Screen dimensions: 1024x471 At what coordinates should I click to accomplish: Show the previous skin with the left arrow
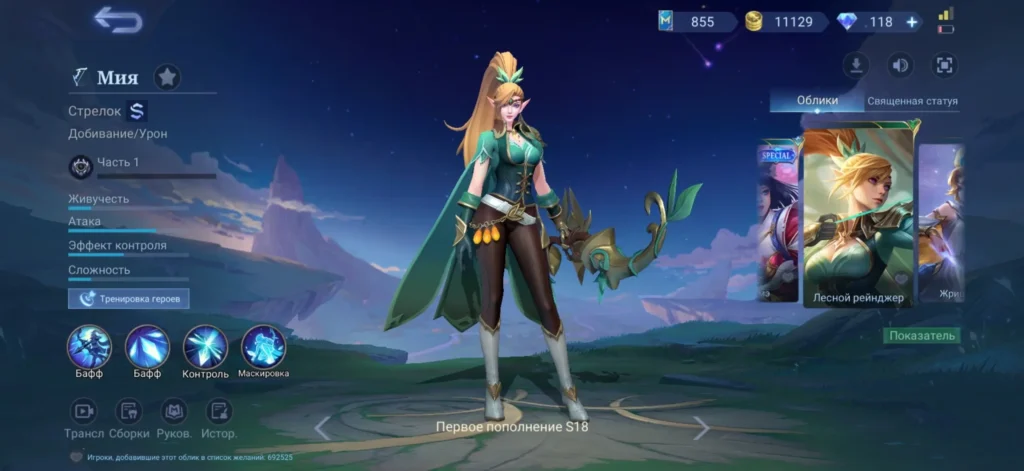point(322,428)
